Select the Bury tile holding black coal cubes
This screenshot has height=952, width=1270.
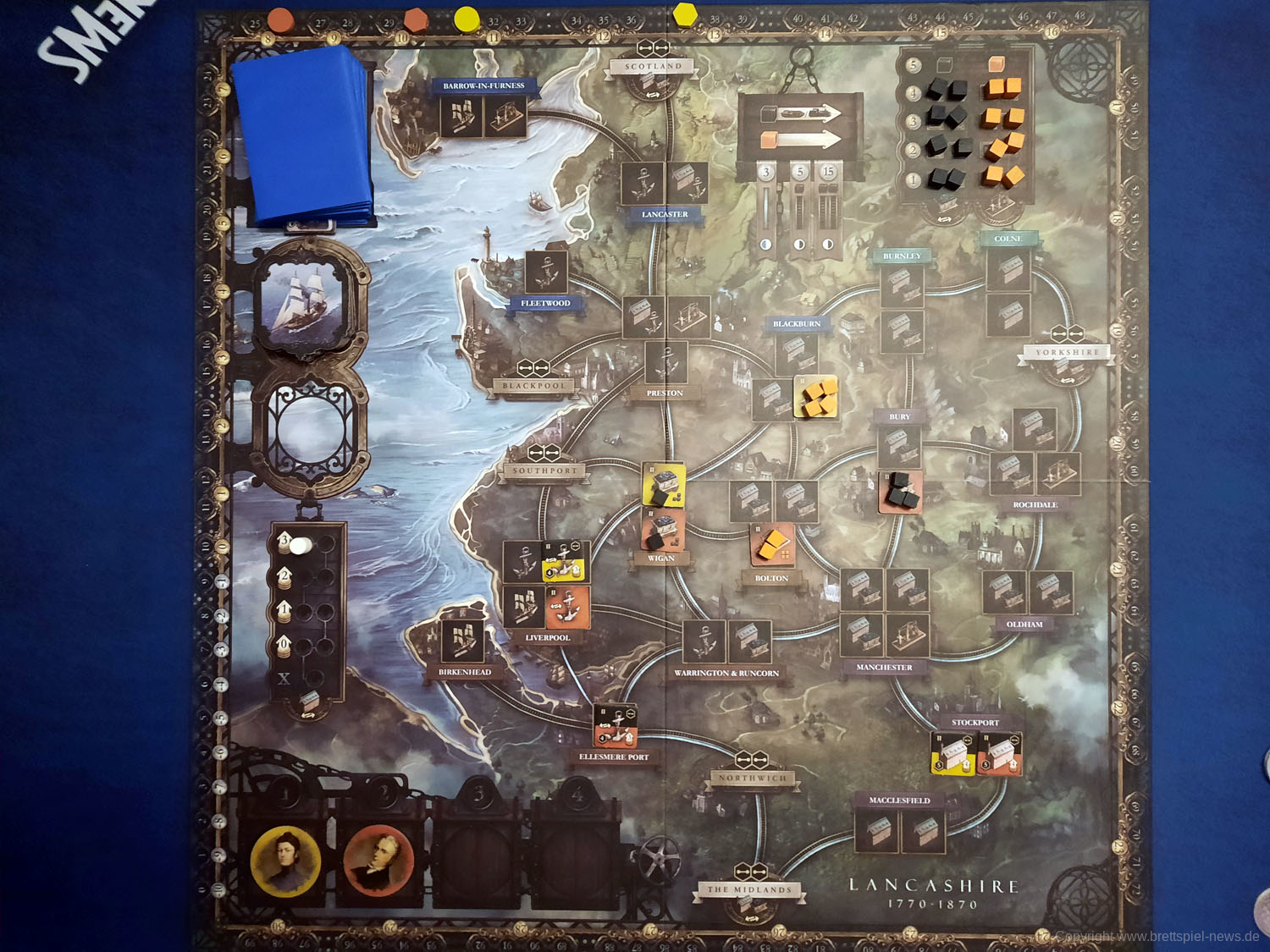pos(901,491)
